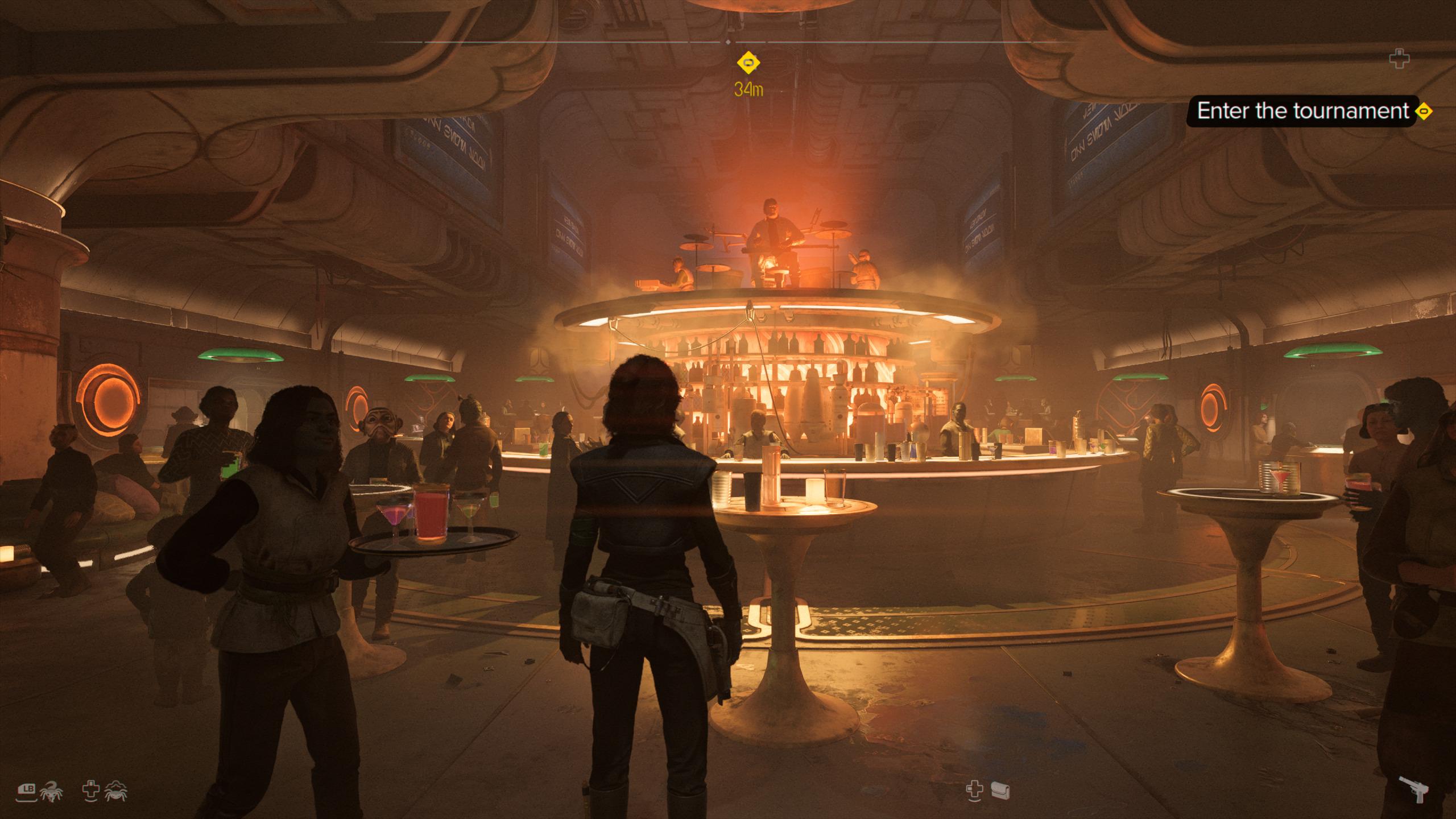Open the pouch inventory icon
1456x819 pixels.
click(1000, 789)
